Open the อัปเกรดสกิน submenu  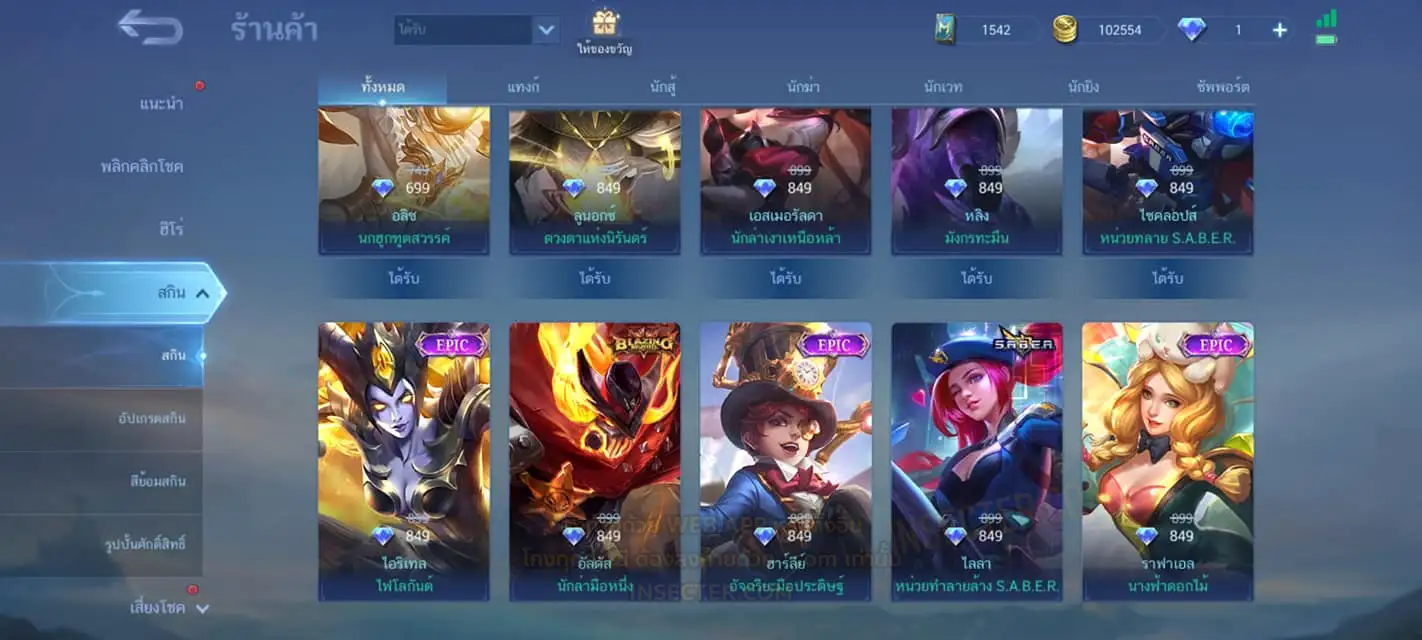tap(151, 418)
